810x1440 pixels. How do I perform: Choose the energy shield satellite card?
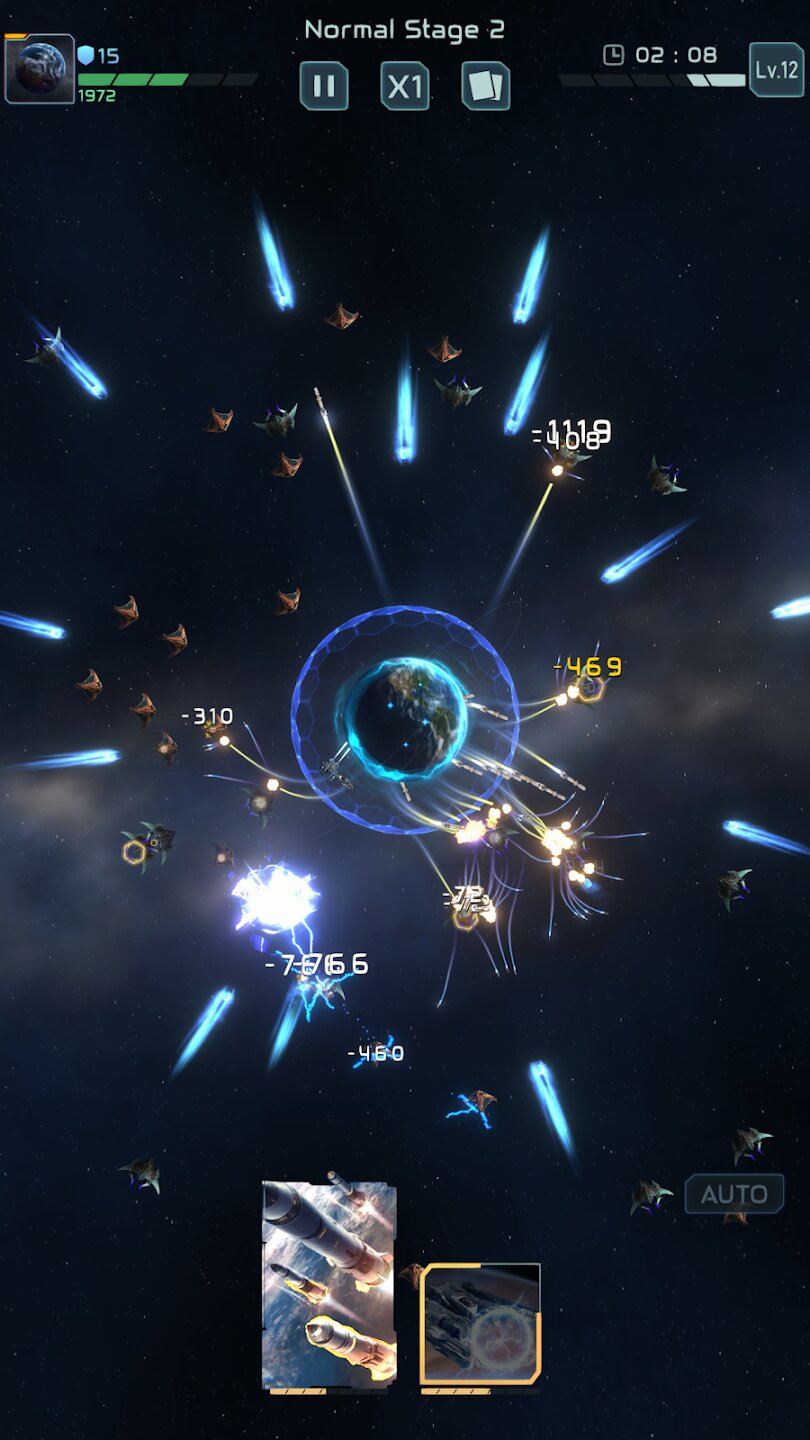(x=480, y=1325)
